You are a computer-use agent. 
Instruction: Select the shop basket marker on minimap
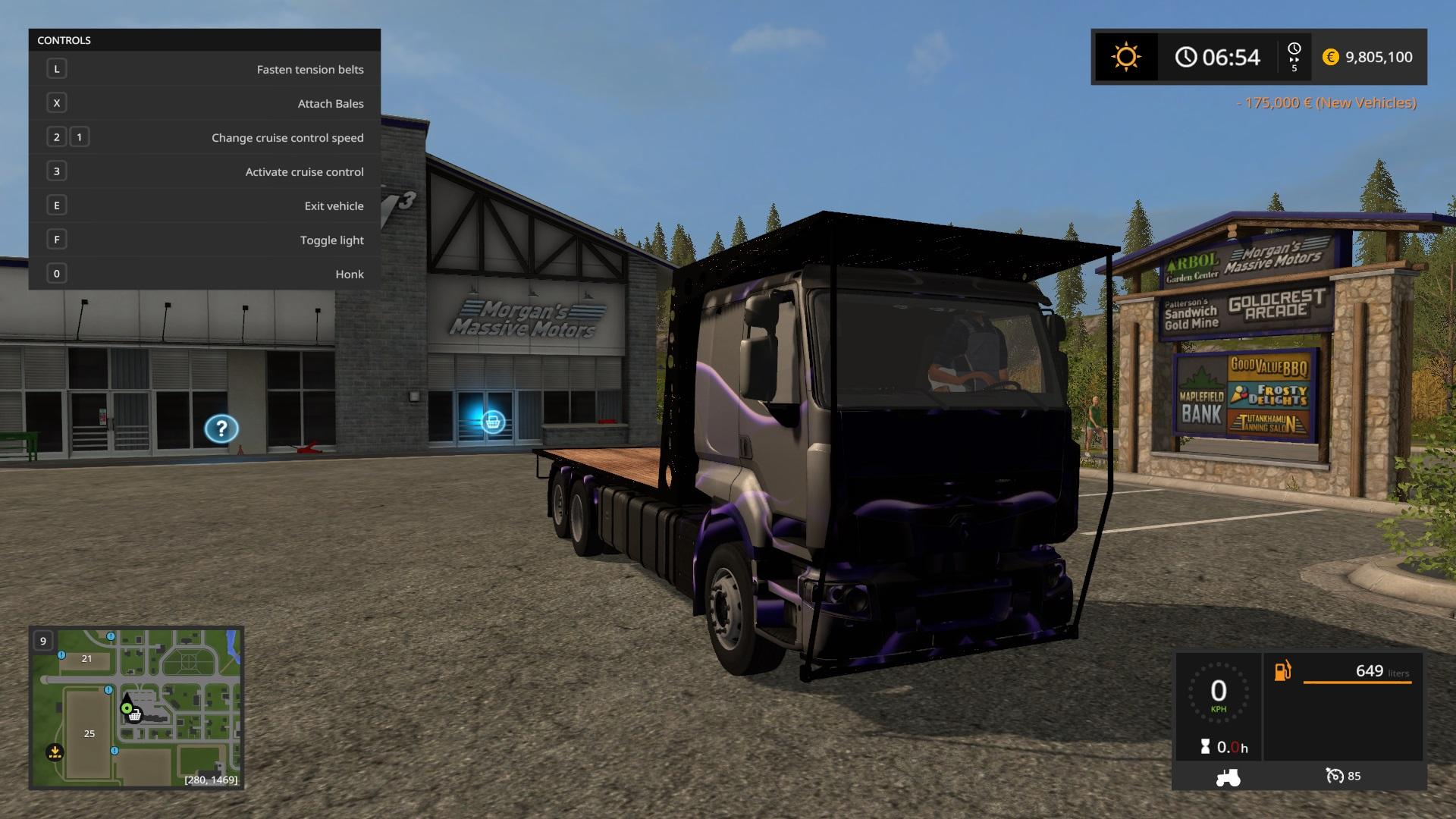pyautogui.click(x=135, y=715)
